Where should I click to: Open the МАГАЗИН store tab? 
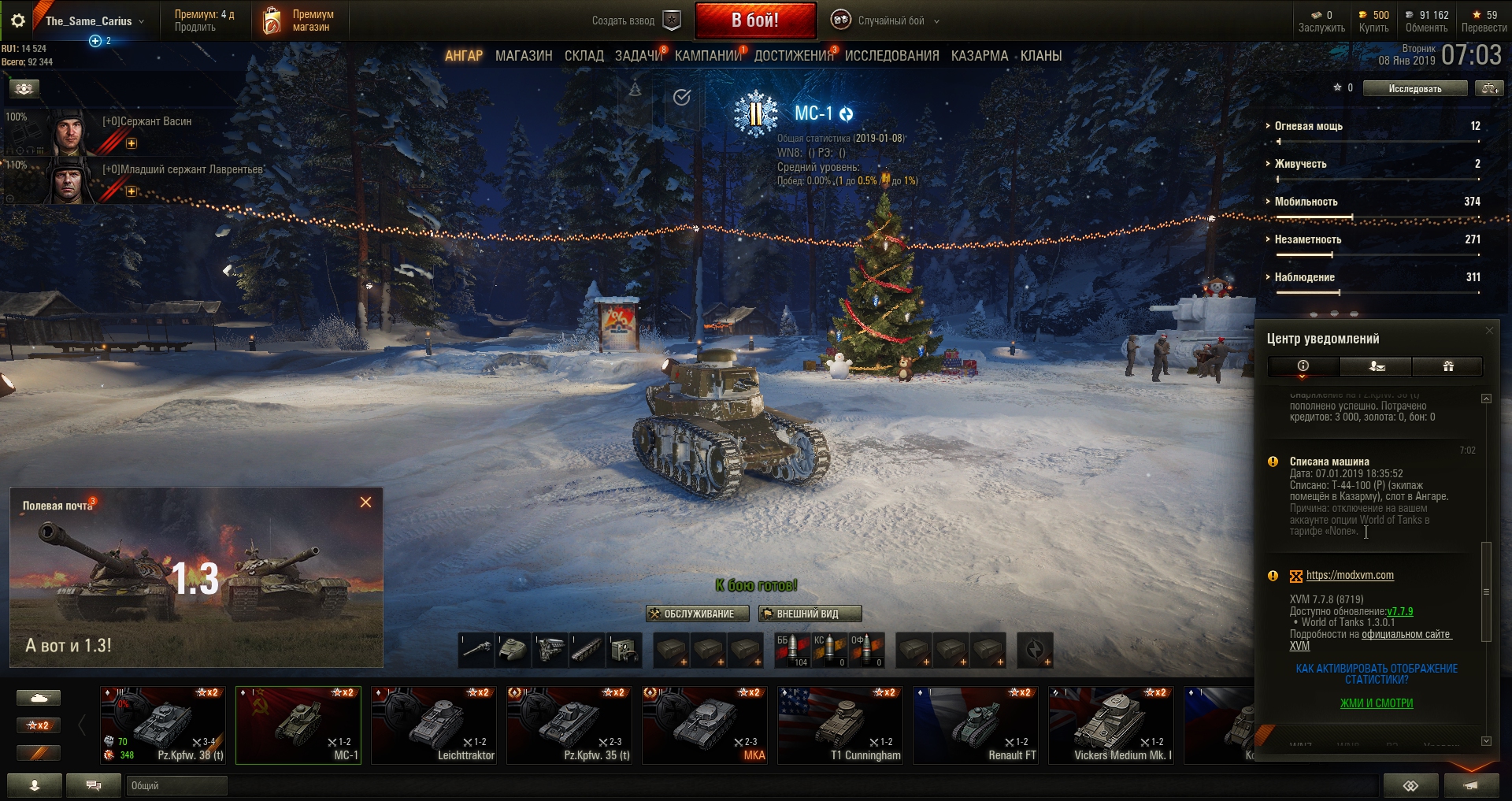524,56
